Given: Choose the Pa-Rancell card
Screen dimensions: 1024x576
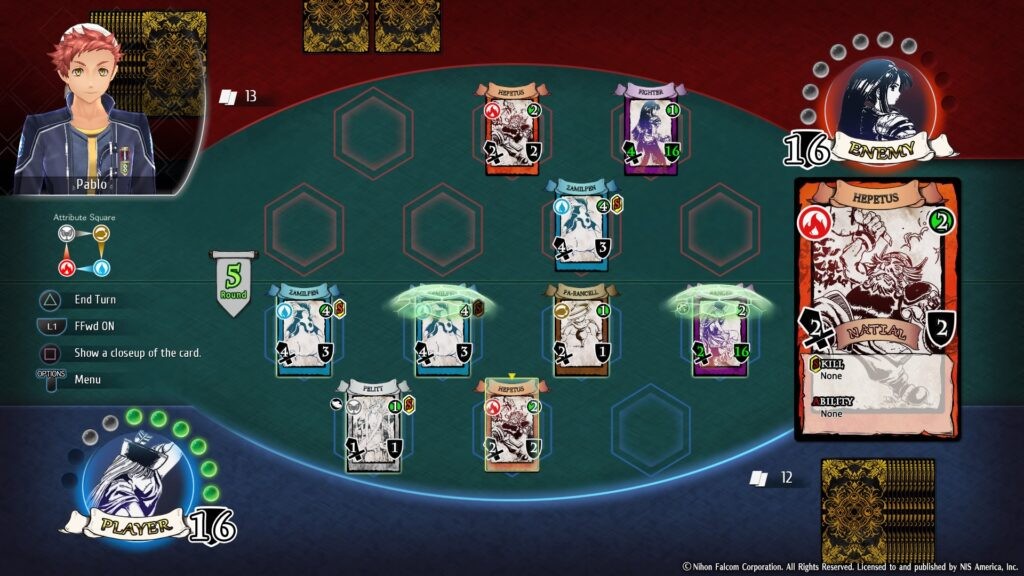Looking at the screenshot, I should [x=581, y=330].
